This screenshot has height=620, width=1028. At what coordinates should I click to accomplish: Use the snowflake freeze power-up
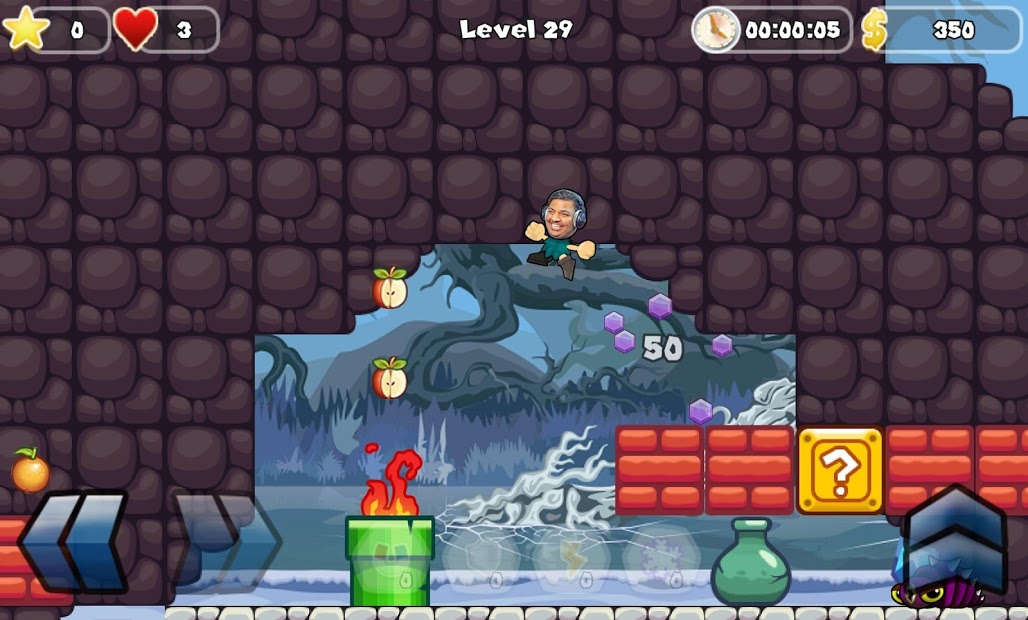tap(661, 558)
